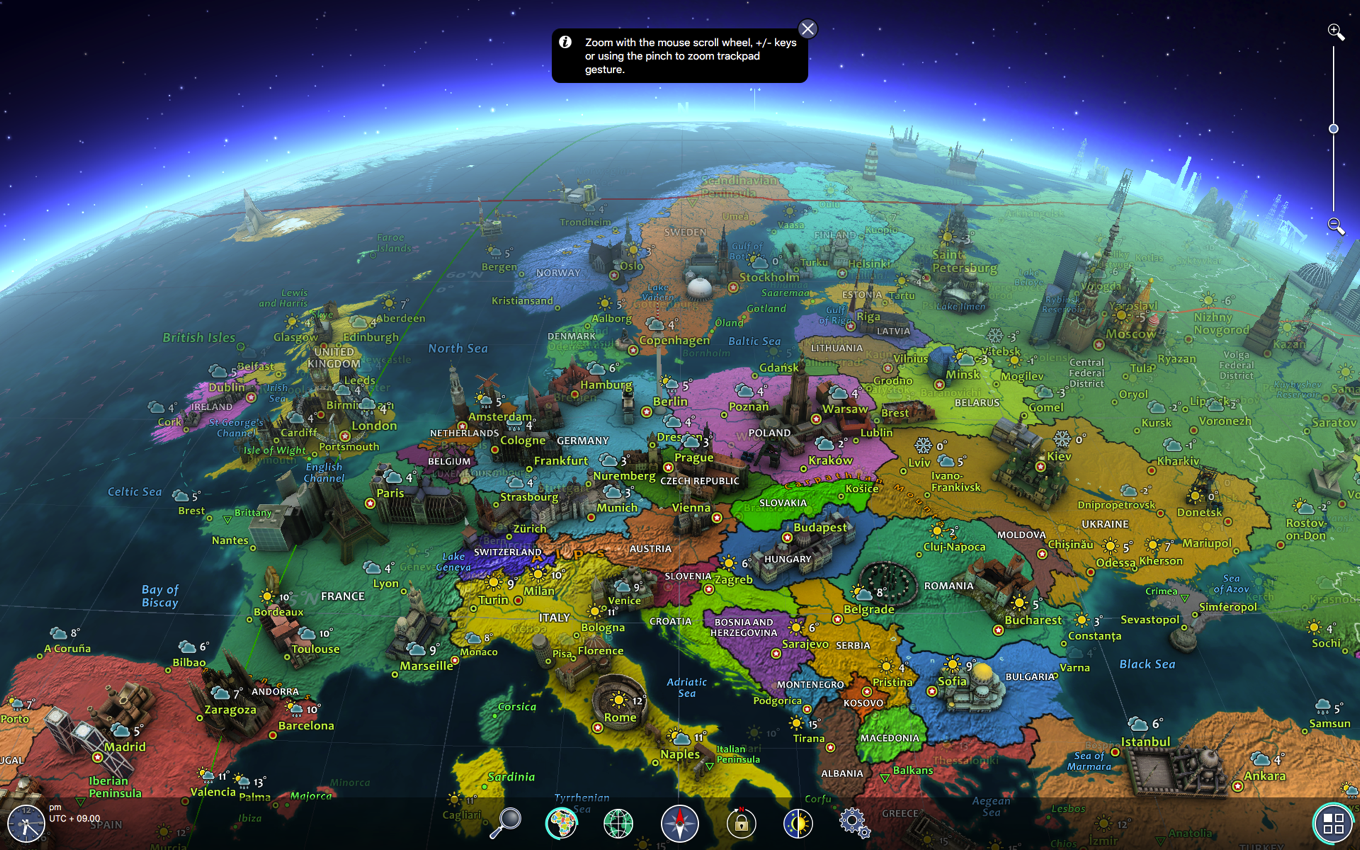The width and height of the screenshot is (1360, 850).
Task: Open the magnifying glass search tool
Action: (505, 823)
